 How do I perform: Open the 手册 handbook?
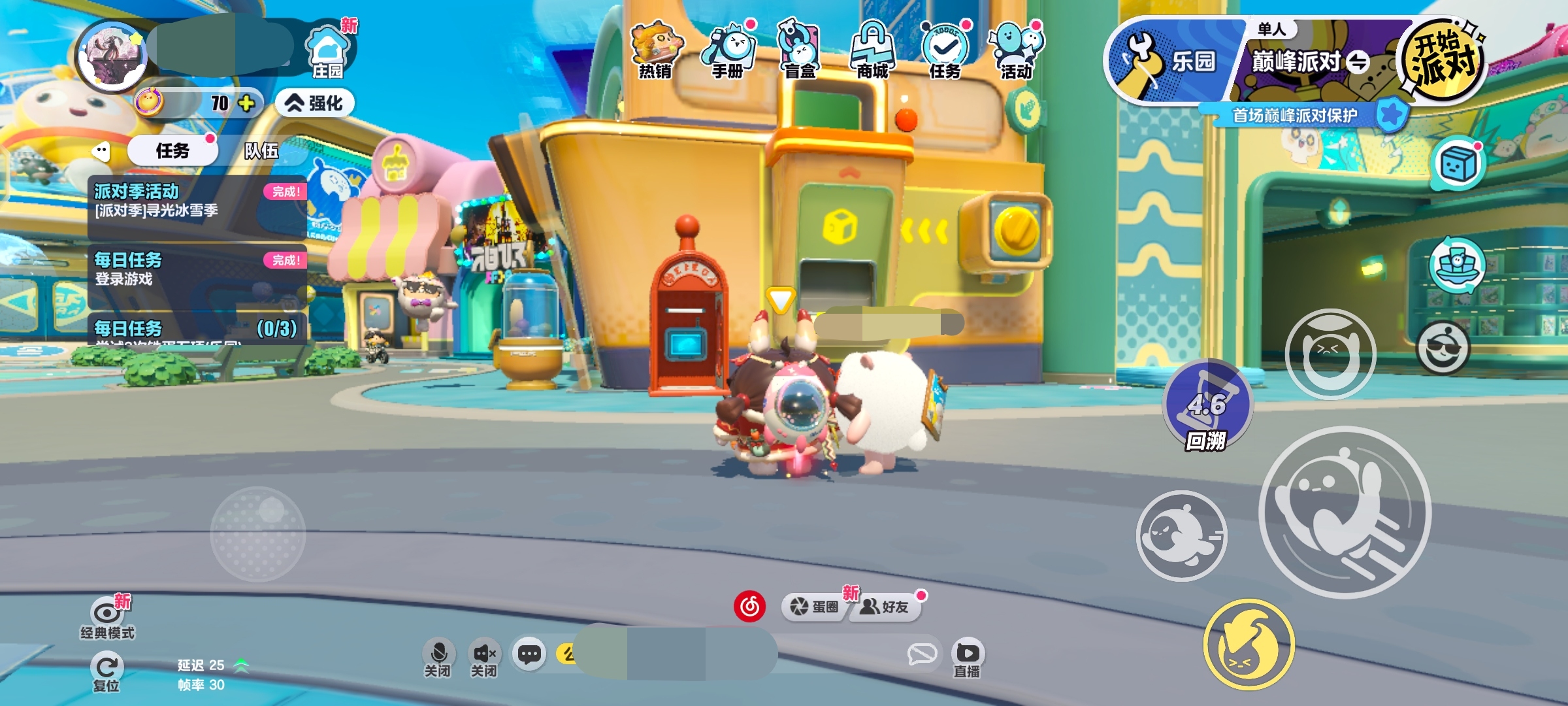tap(728, 50)
